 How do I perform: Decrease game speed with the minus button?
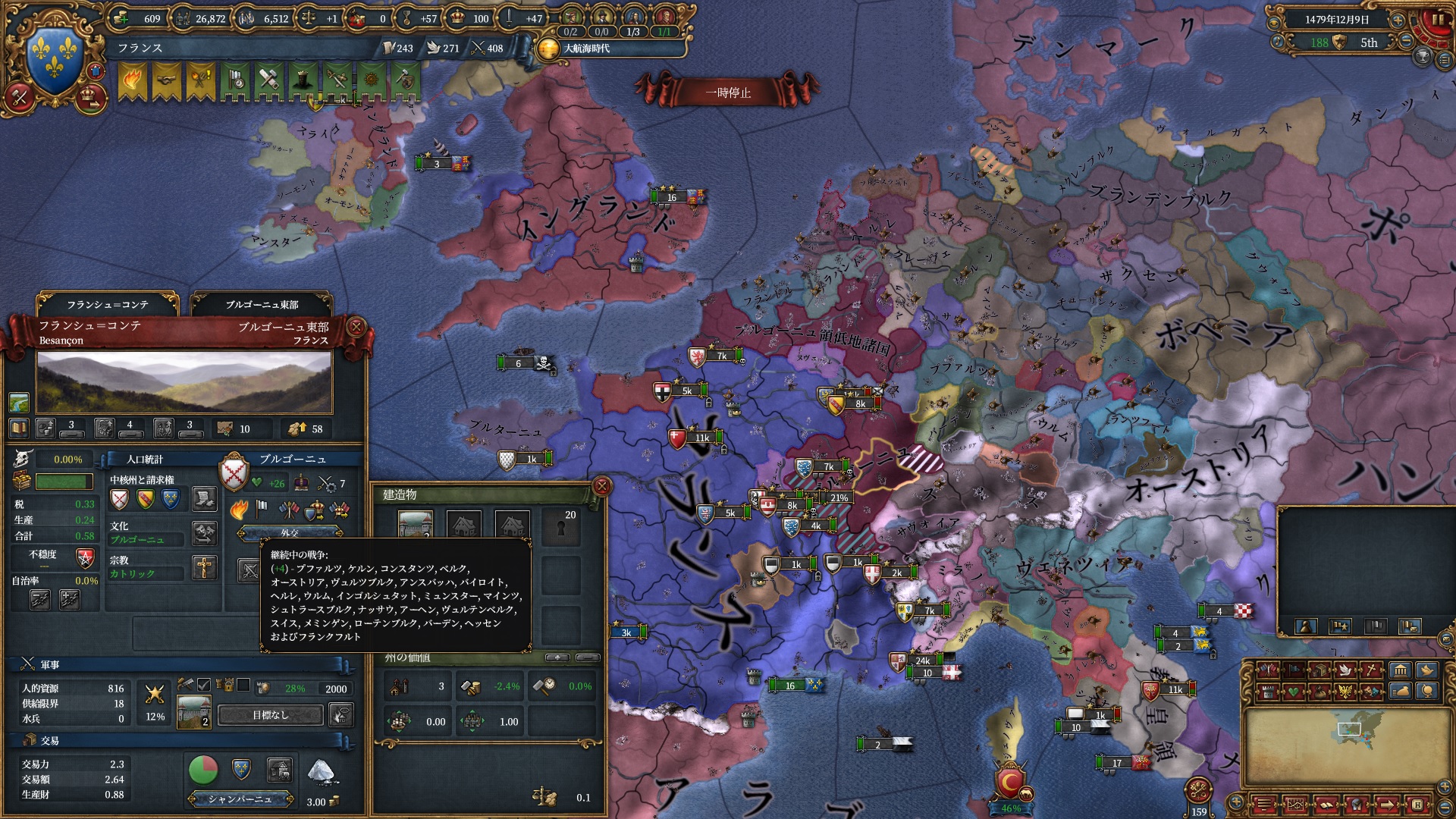(x=1407, y=42)
